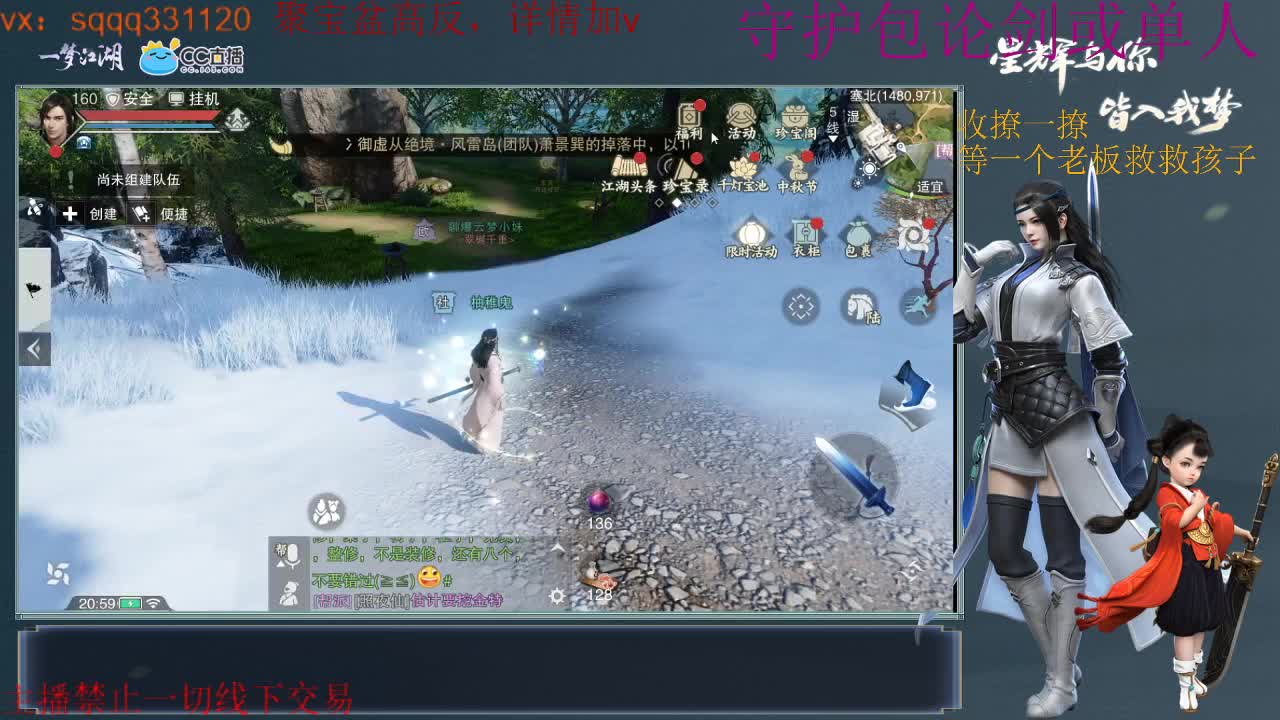Open the 福利 (welfare) rewards icon
The image size is (1280, 720).
[x=689, y=116]
